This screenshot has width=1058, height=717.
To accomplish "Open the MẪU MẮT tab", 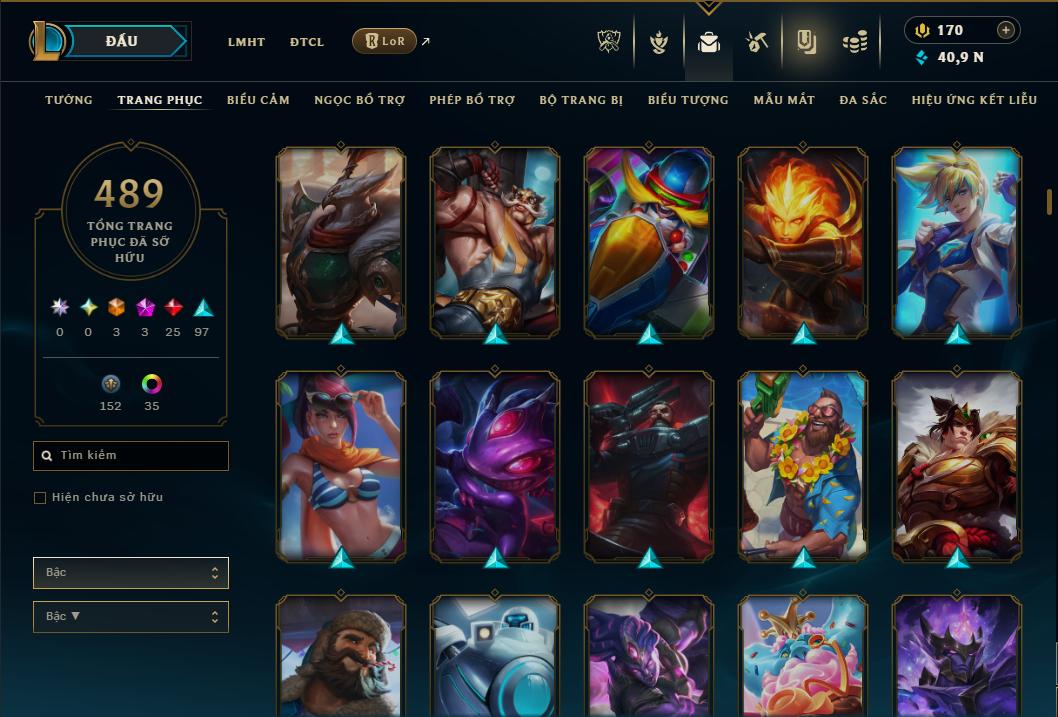I will (x=784, y=100).
